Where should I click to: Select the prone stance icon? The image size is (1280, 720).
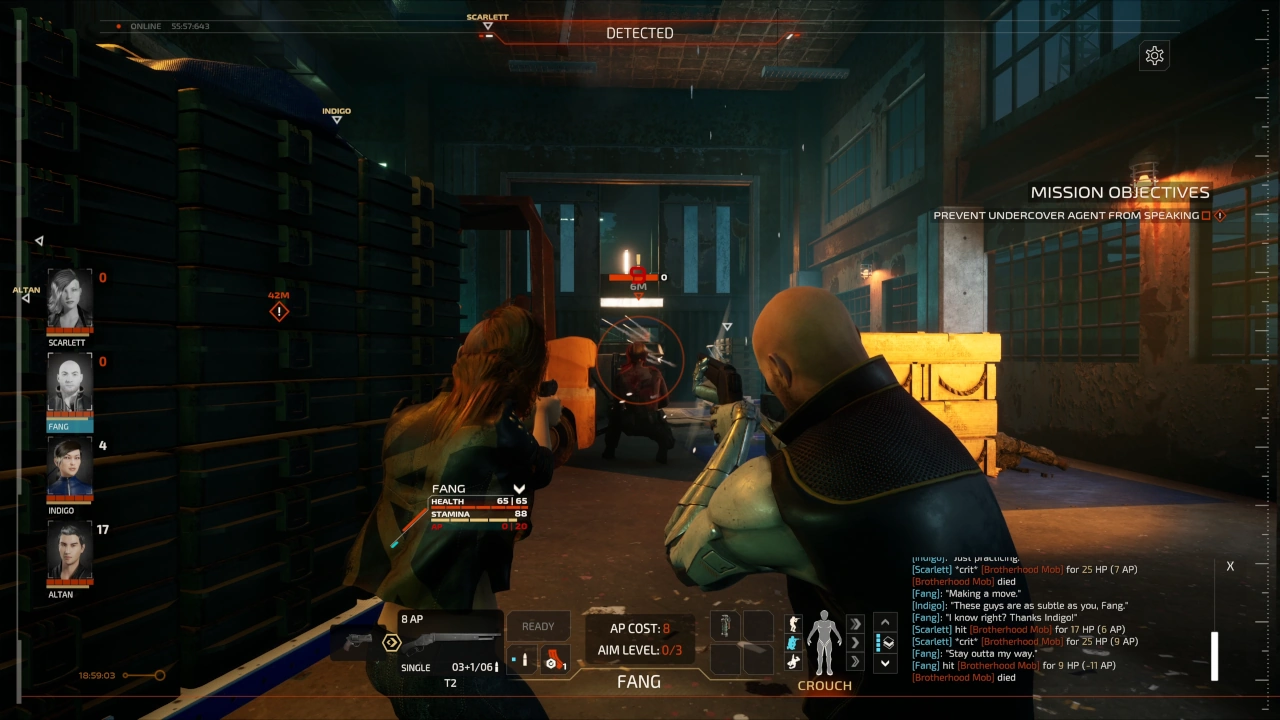pyautogui.click(x=794, y=661)
